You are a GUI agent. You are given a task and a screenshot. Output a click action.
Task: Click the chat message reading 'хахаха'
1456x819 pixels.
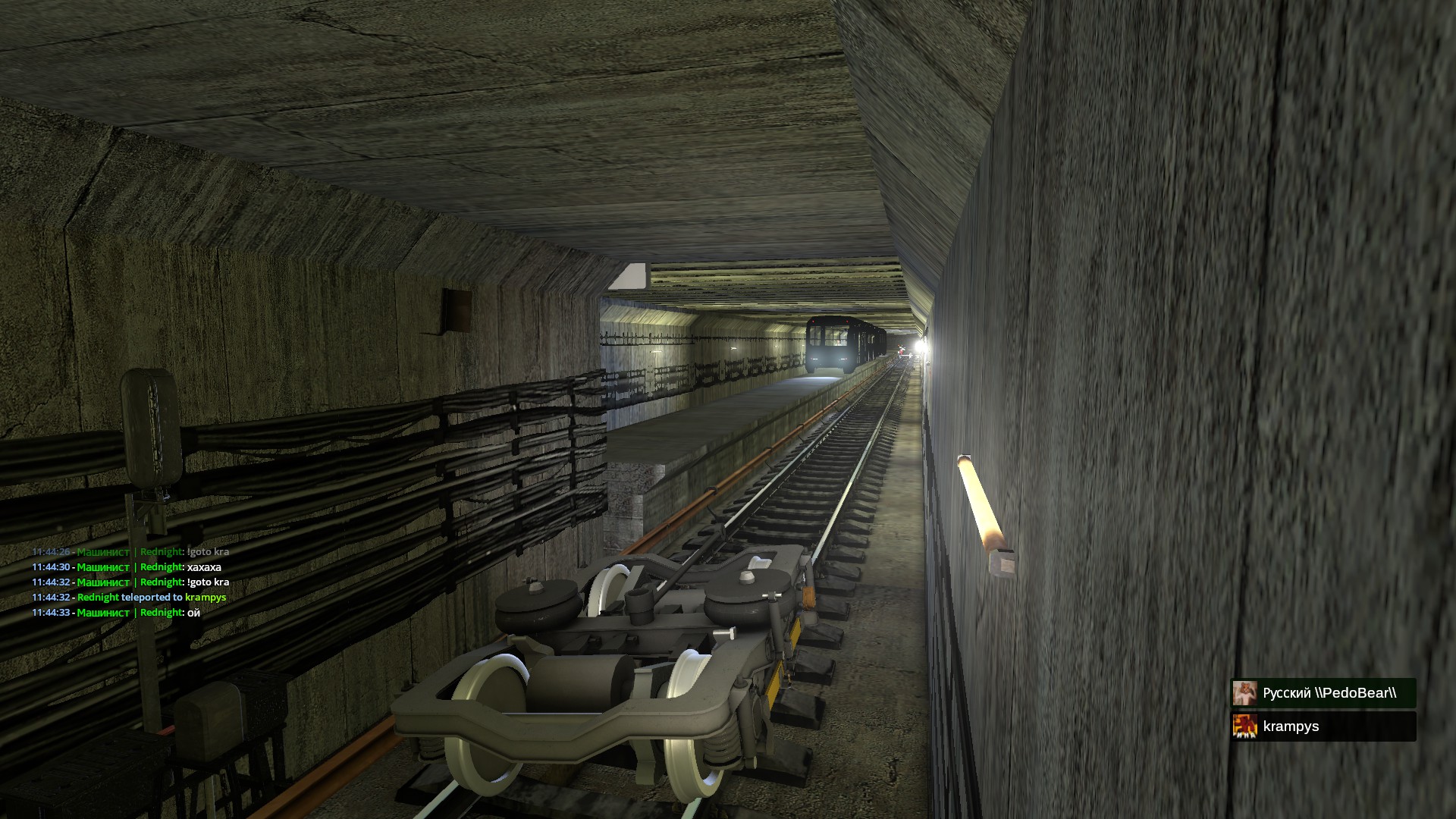[203, 567]
